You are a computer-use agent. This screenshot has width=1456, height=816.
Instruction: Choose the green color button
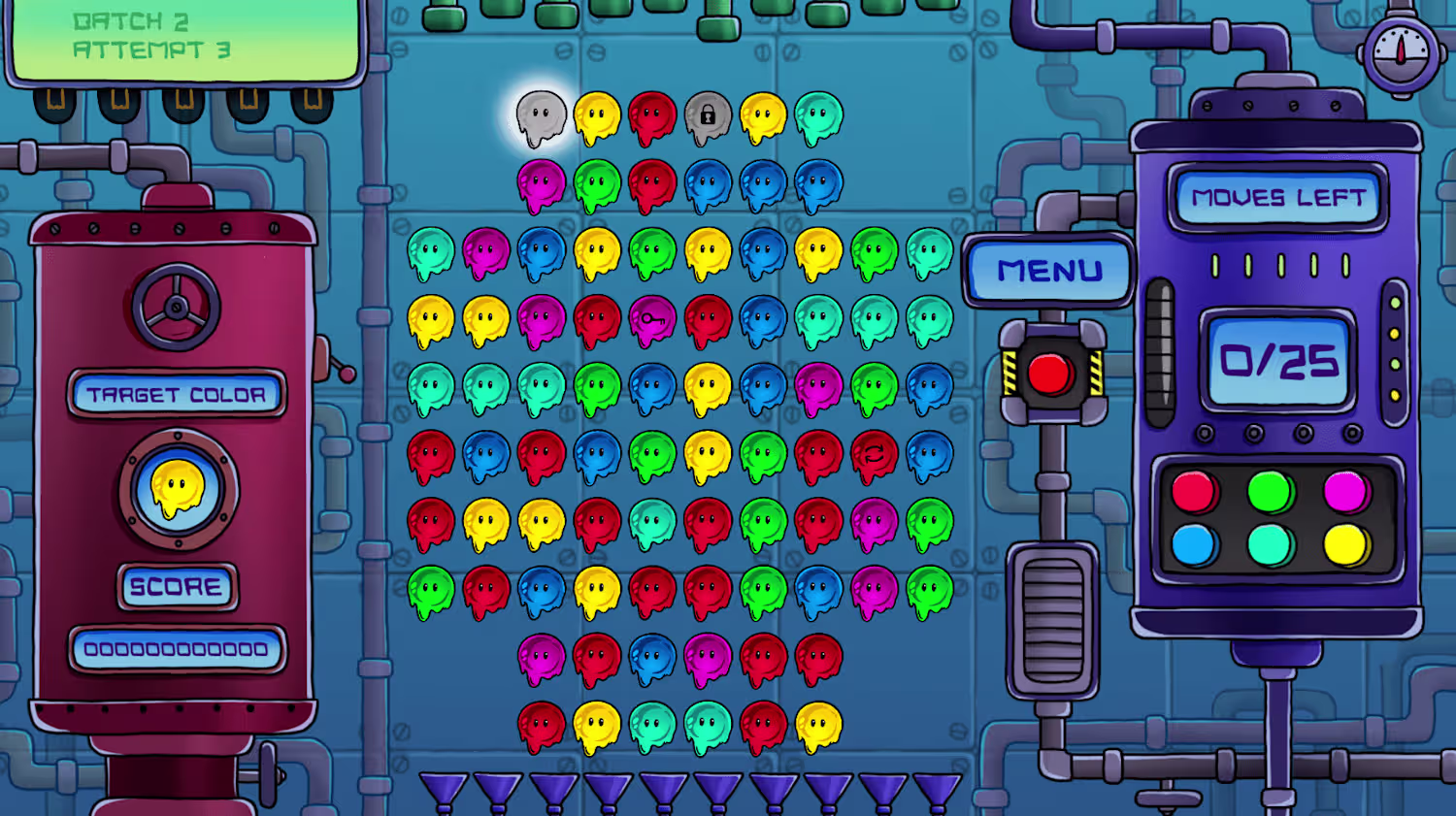click(x=1270, y=492)
